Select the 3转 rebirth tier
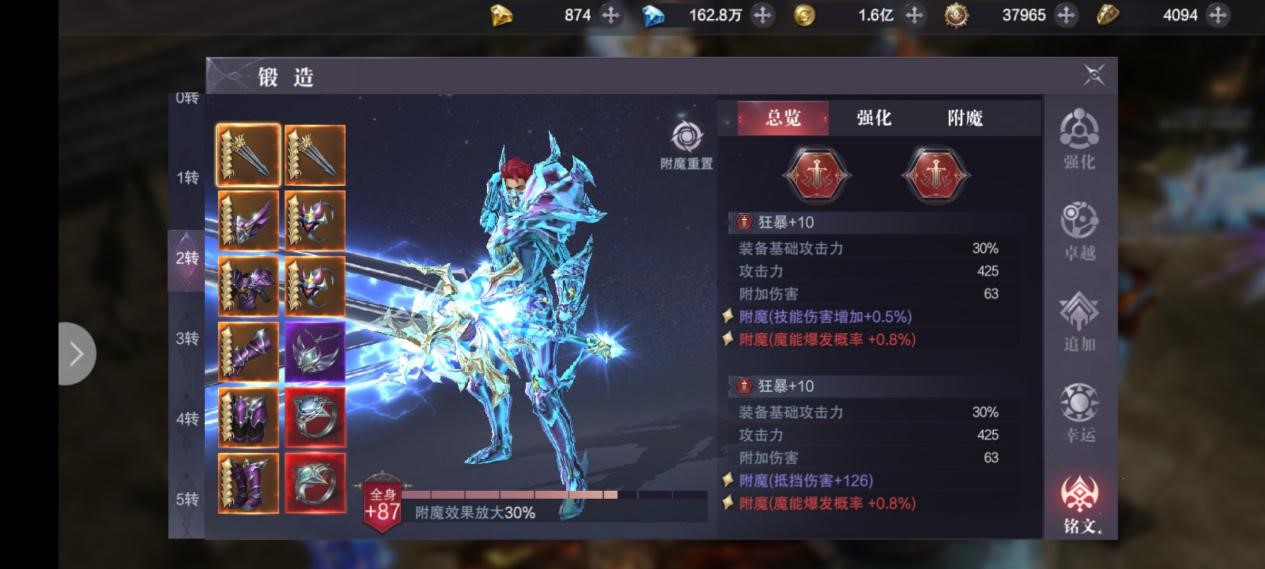Screen dimensions: 1265x569 [x=188, y=338]
